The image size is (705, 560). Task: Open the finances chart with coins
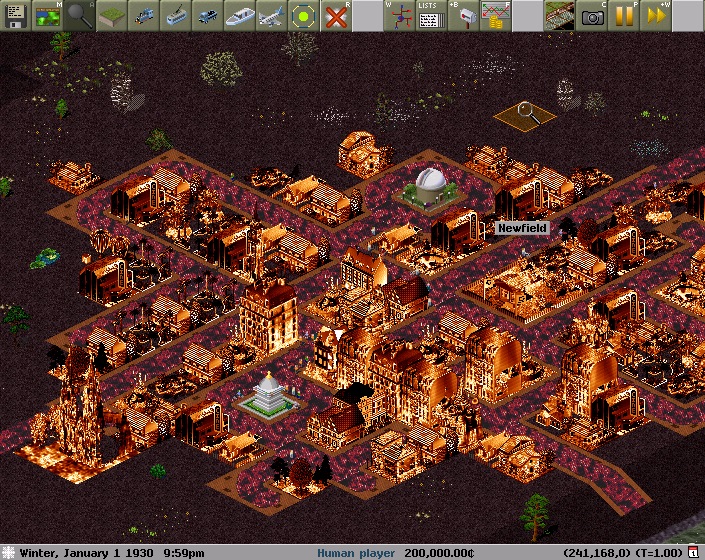tap(494, 15)
